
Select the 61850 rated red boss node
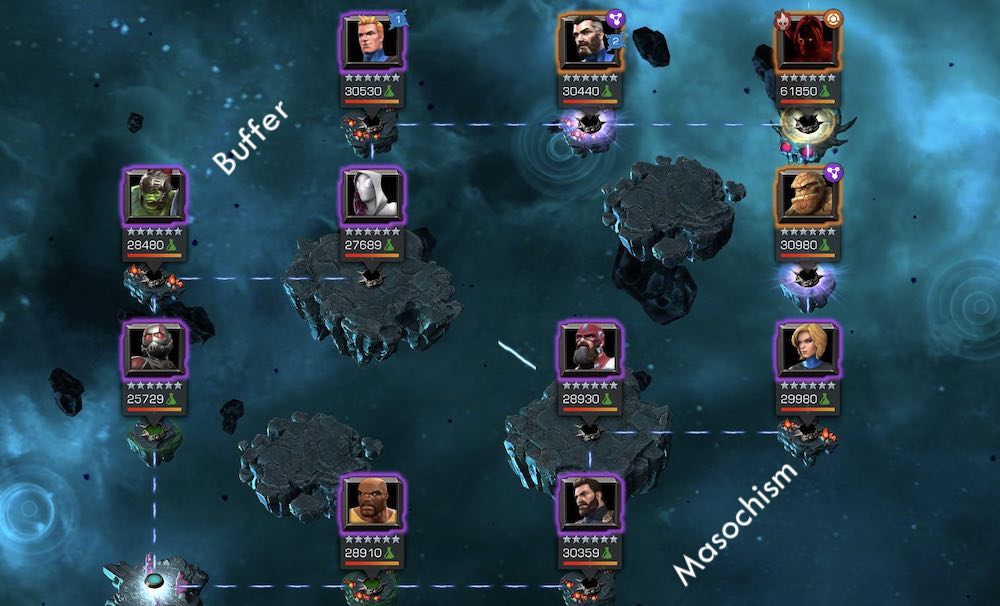coord(808,42)
